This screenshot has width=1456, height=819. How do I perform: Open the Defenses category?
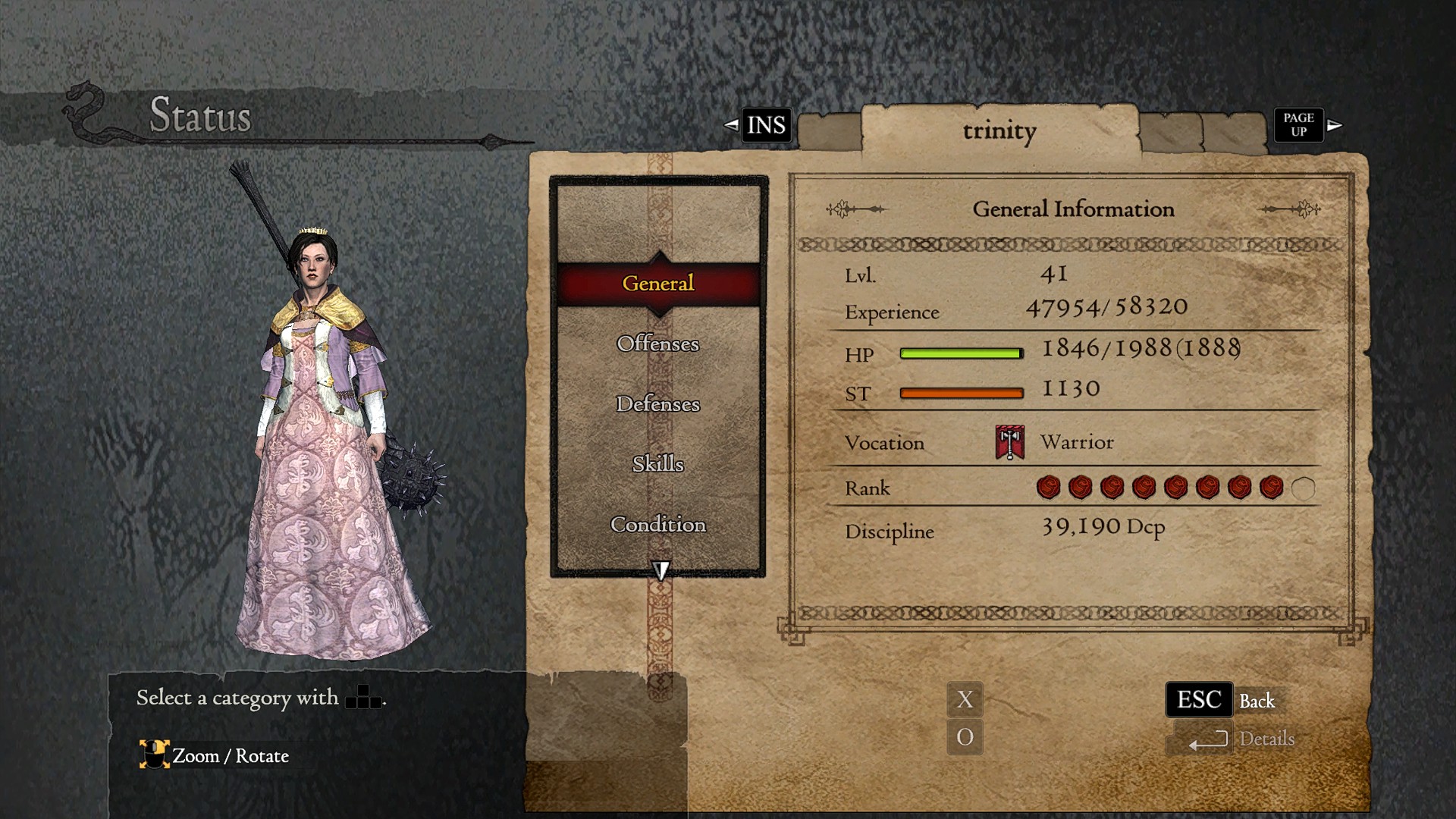click(x=658, y=403)
